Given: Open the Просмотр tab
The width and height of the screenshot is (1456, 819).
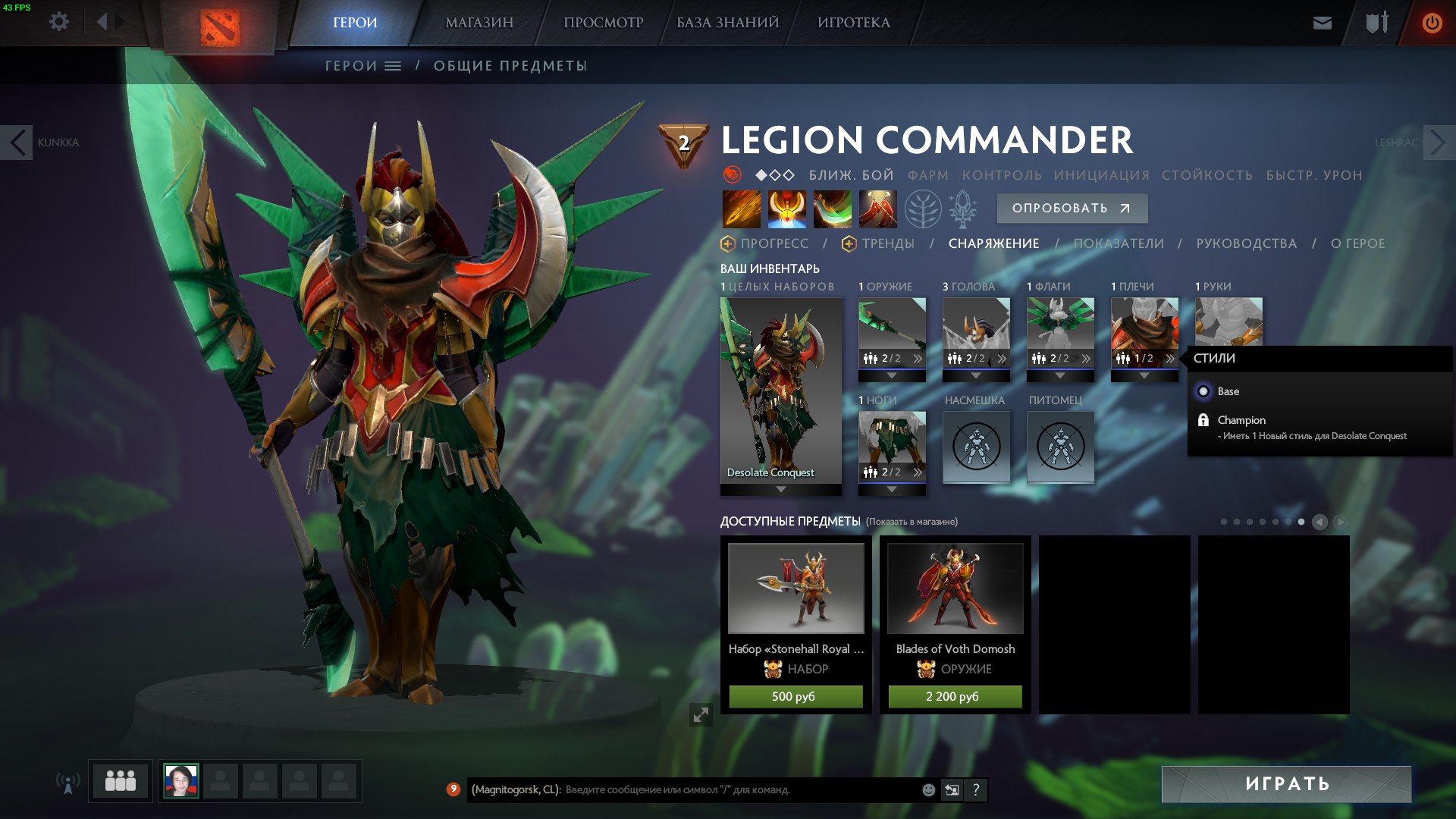Looking at the screenshot, I should pos(603,23).
